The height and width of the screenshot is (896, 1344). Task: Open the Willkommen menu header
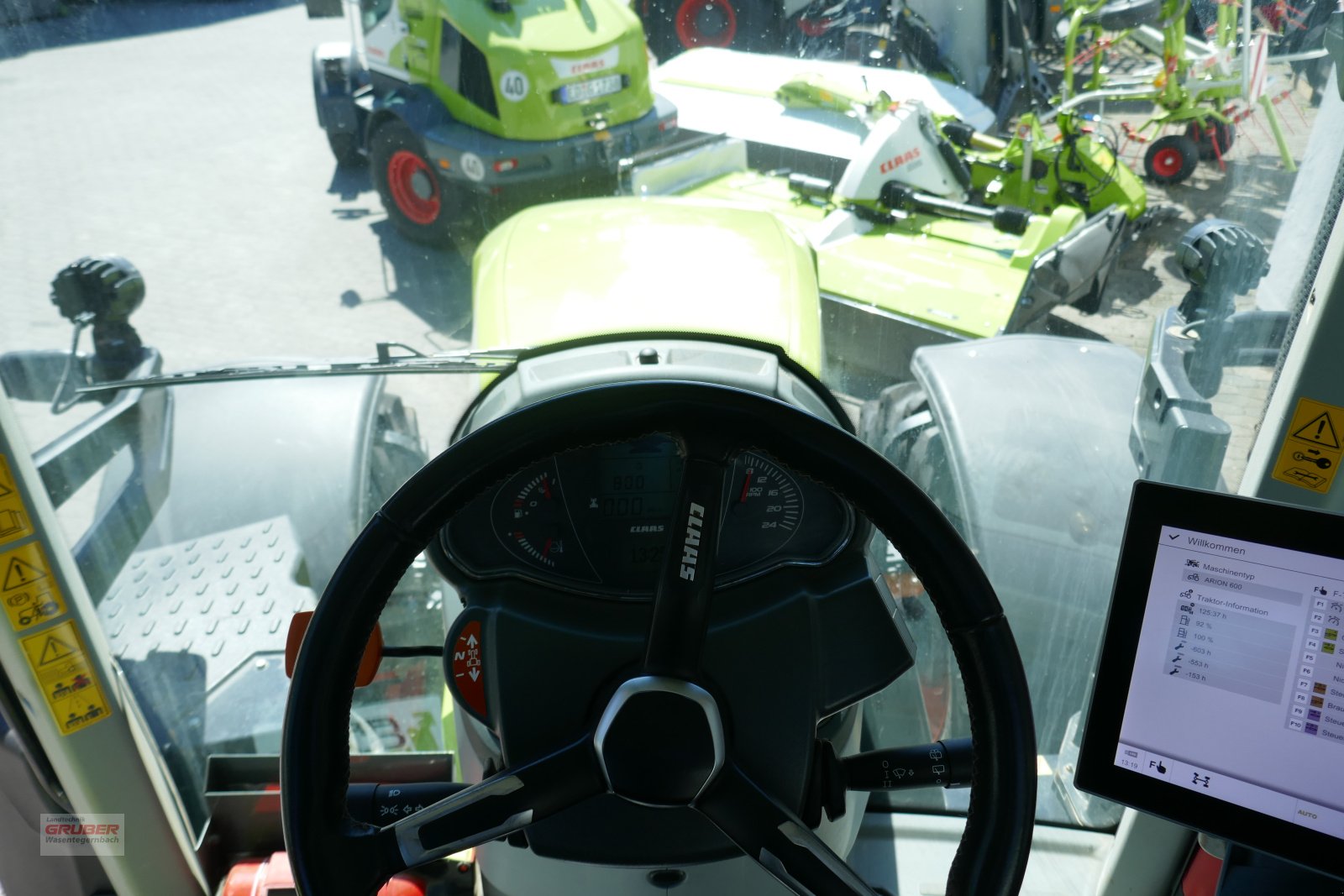click(1217, 546)
